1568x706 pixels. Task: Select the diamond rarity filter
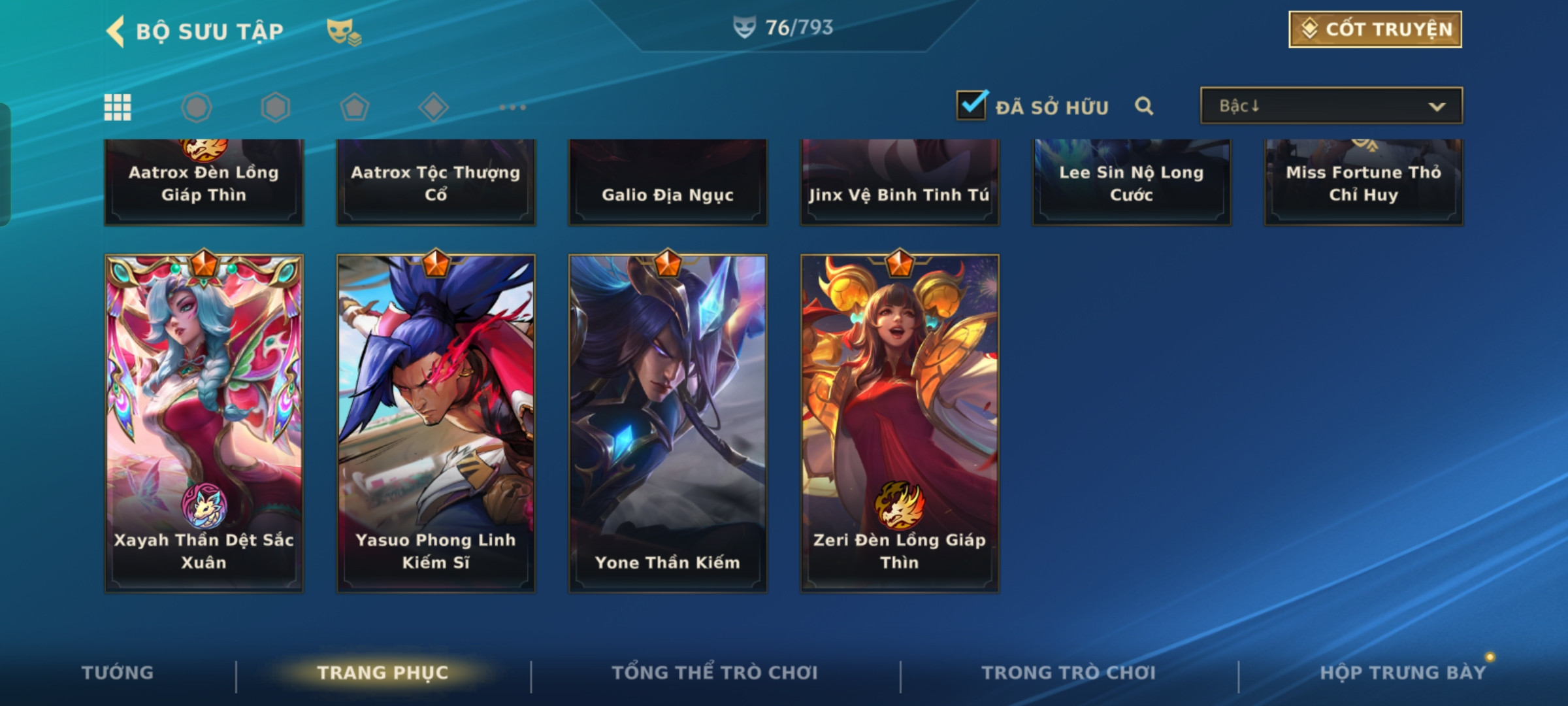[x=433, y=107]
